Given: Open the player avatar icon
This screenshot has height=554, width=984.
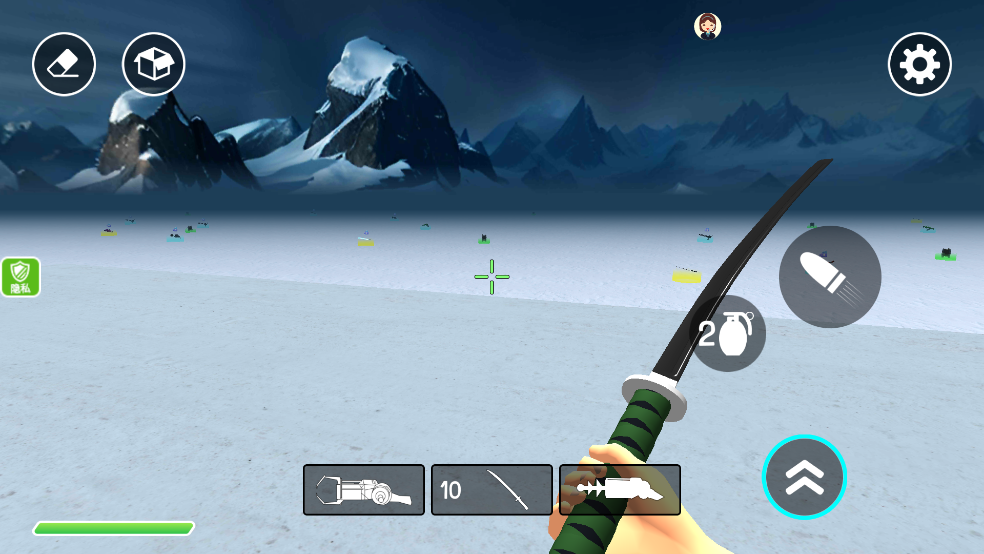Looking at the screenshot, I should 708,26.
